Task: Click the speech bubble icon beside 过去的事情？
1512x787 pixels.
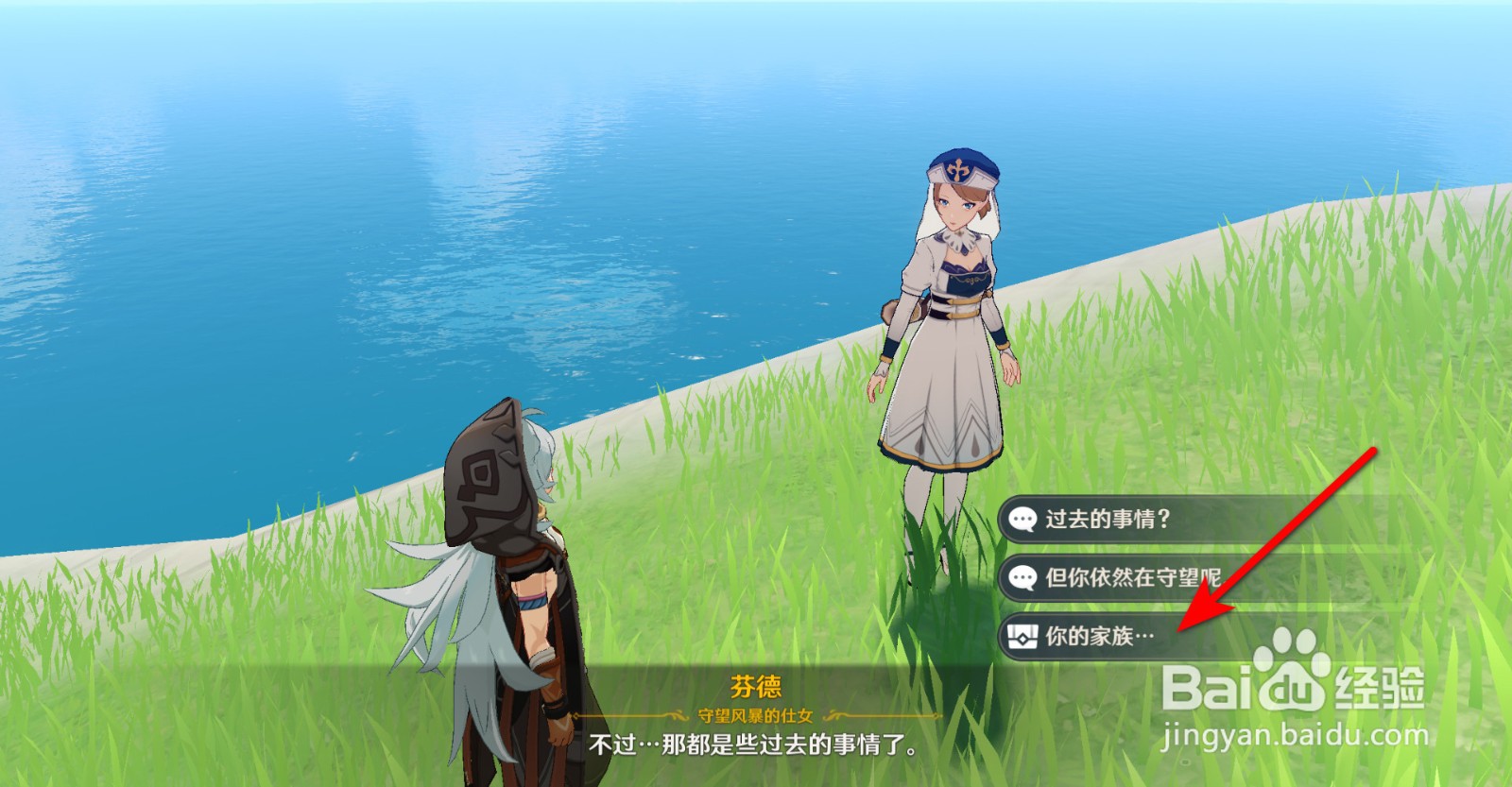Action: [1022, 518]
